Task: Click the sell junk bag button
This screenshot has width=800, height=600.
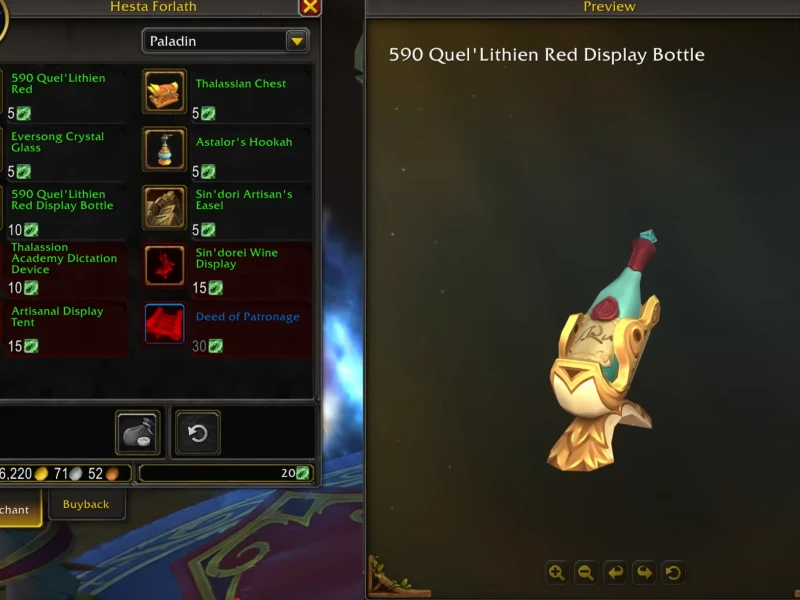Action: pos(138,433)
